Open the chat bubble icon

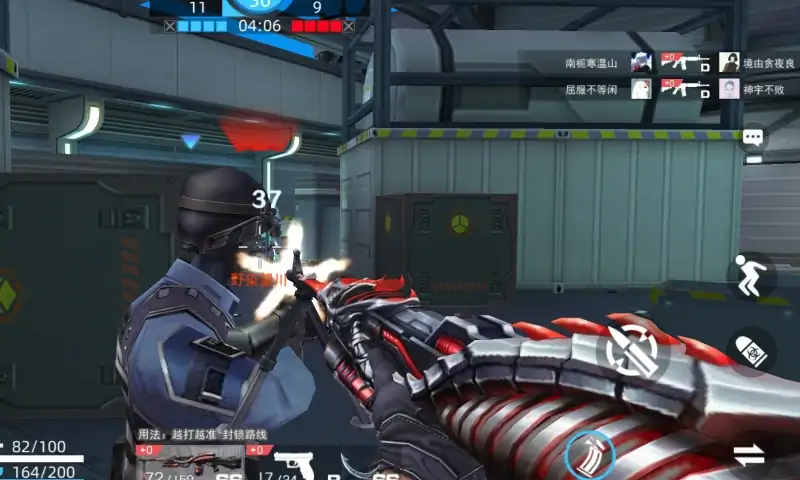753,138
